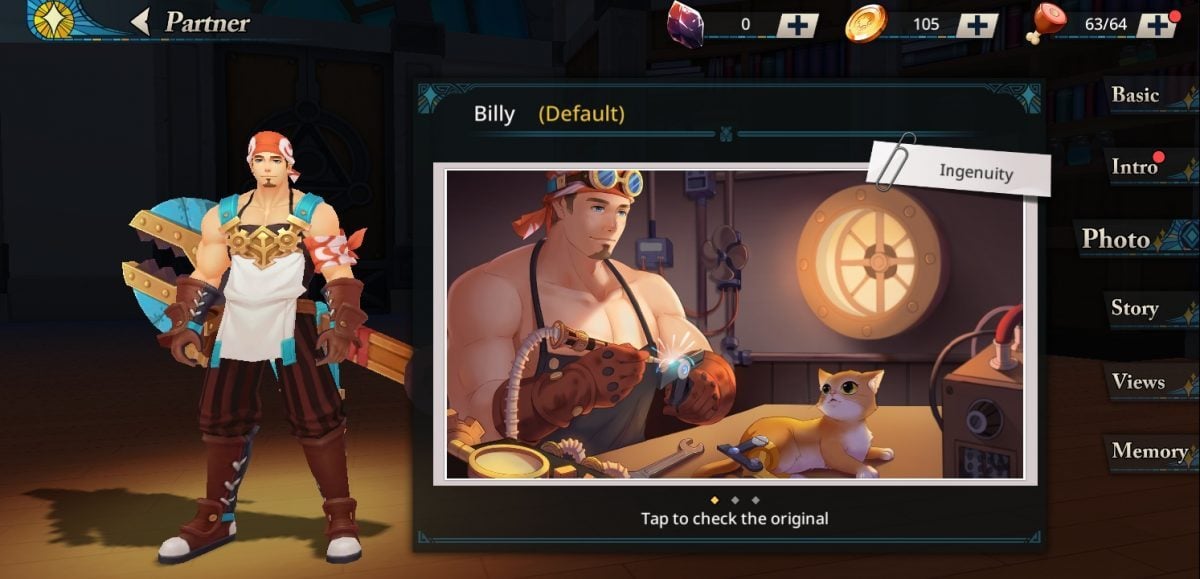The image size is (1200, 579).
Task: Open the gold compass emblem menu
Action: [54, 19]
